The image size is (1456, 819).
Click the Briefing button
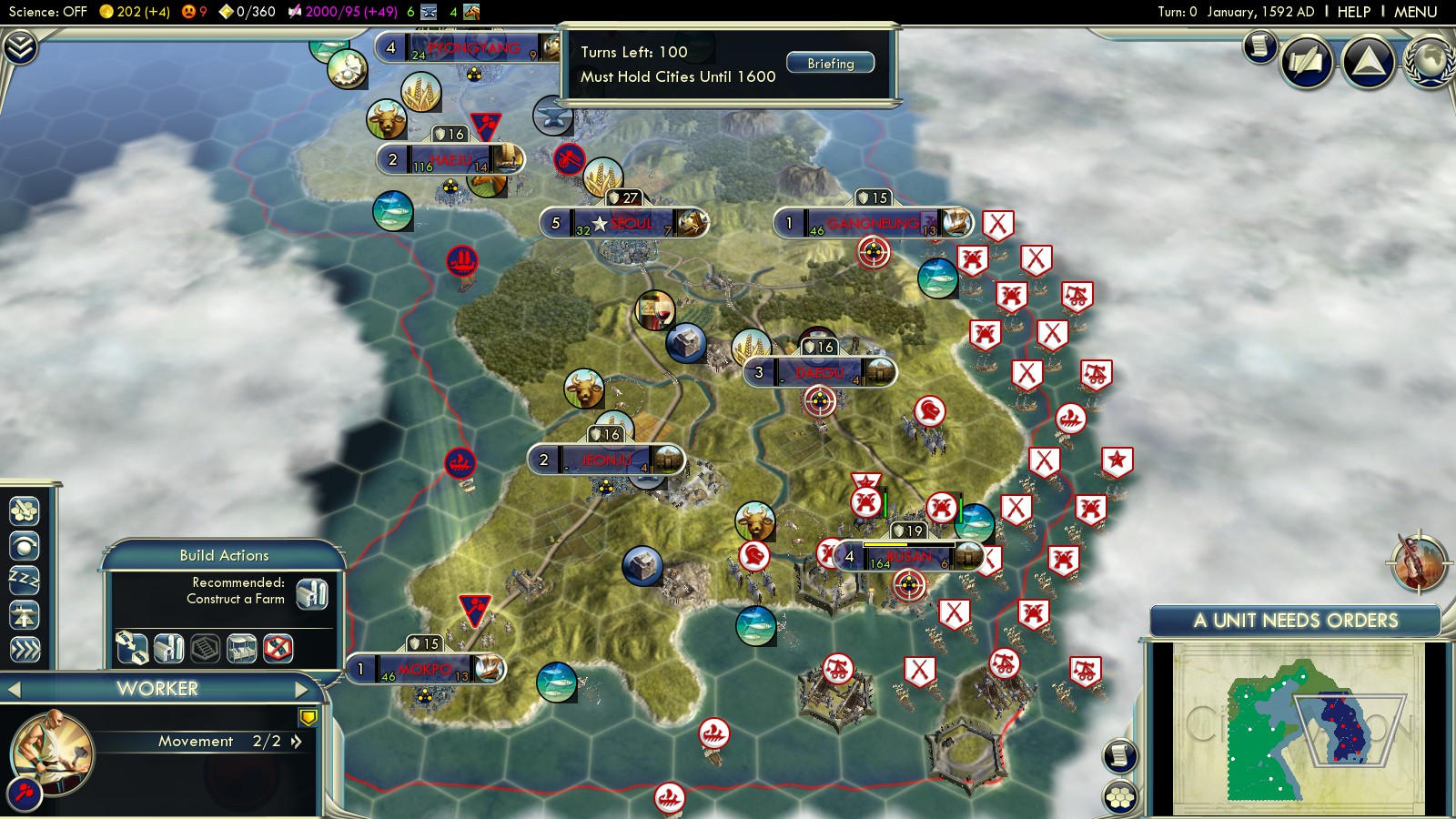[829, 63]
